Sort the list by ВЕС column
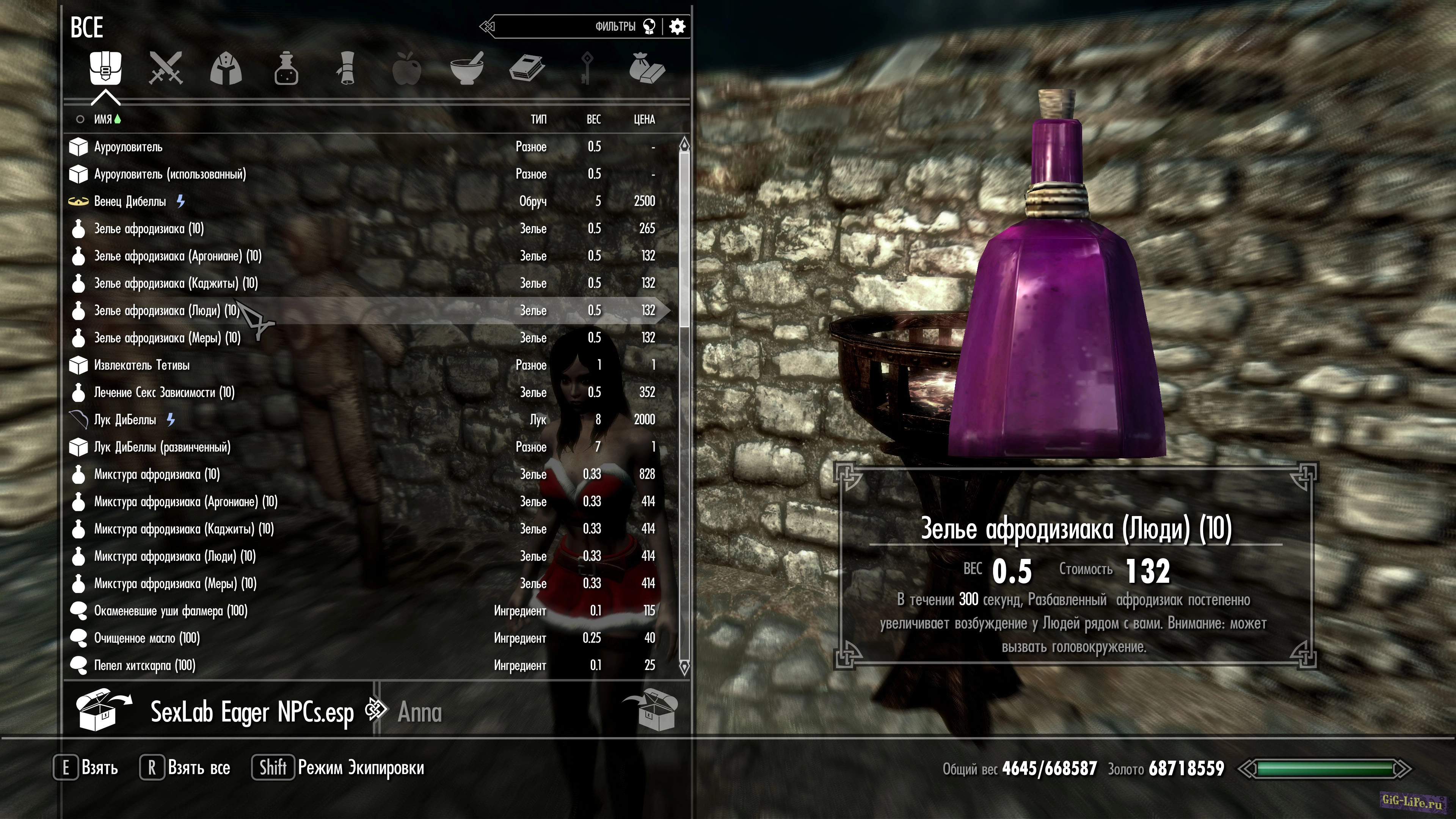Screen dimensions: 1456x819 [x=593, y=119]
